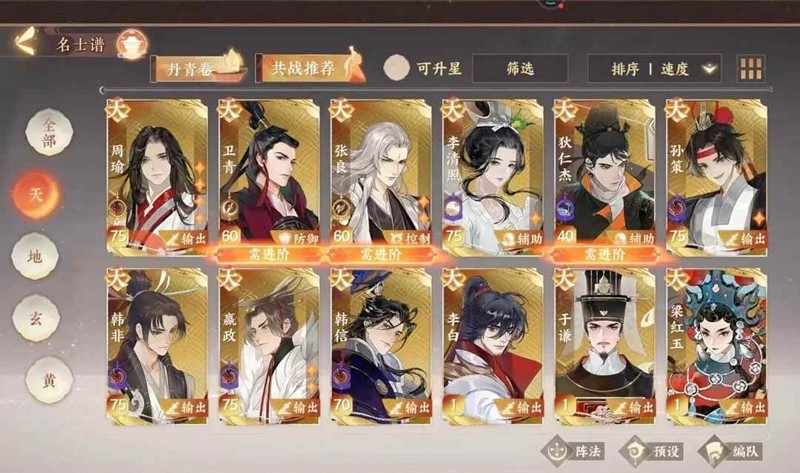
Task: Filter by the 黄 rank category
Action: click(35, 381)
